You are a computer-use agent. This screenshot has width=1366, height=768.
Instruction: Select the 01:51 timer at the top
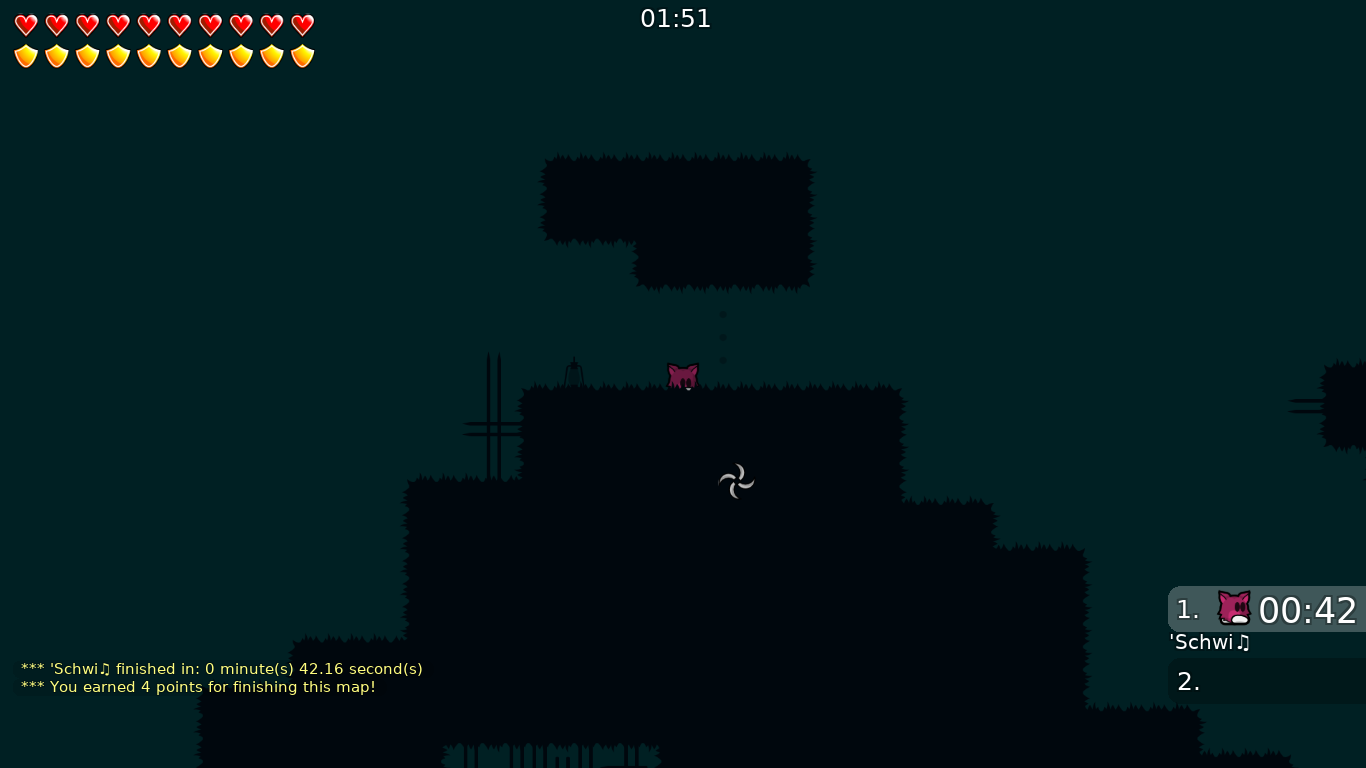tap(675, 18)
